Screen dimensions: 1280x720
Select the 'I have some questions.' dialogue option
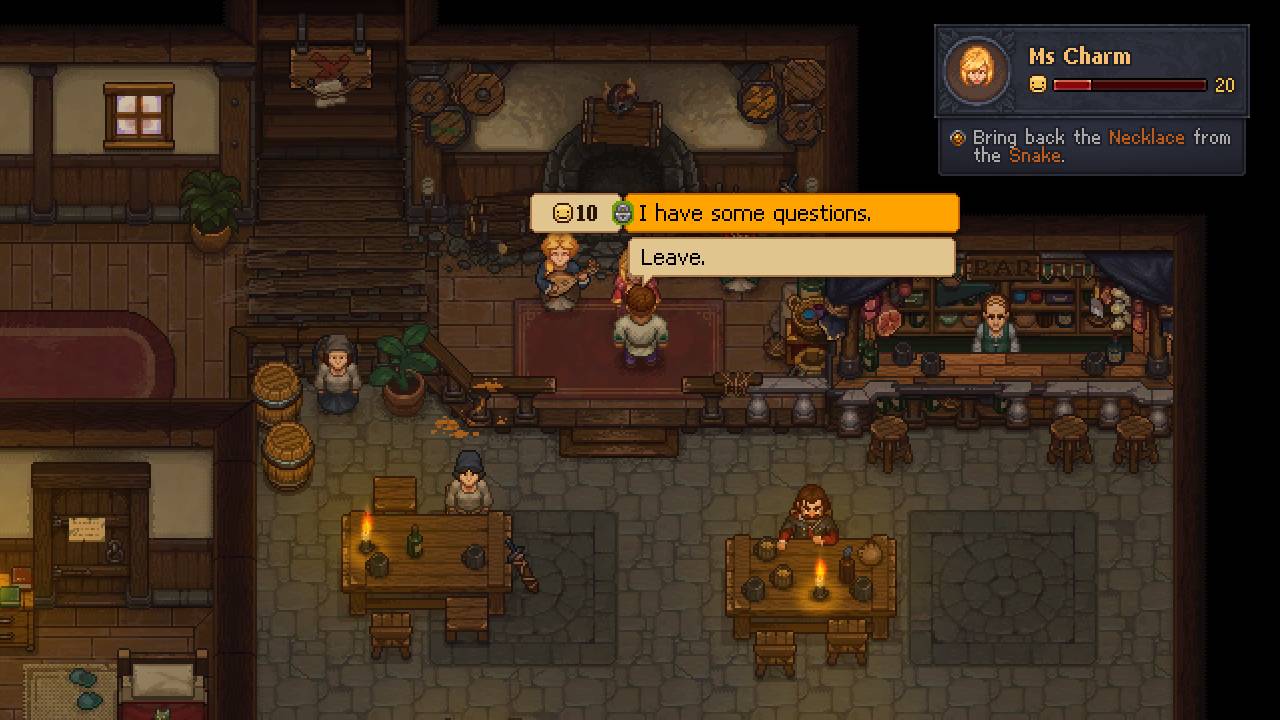pyautogui.click(x=780, y=212)
